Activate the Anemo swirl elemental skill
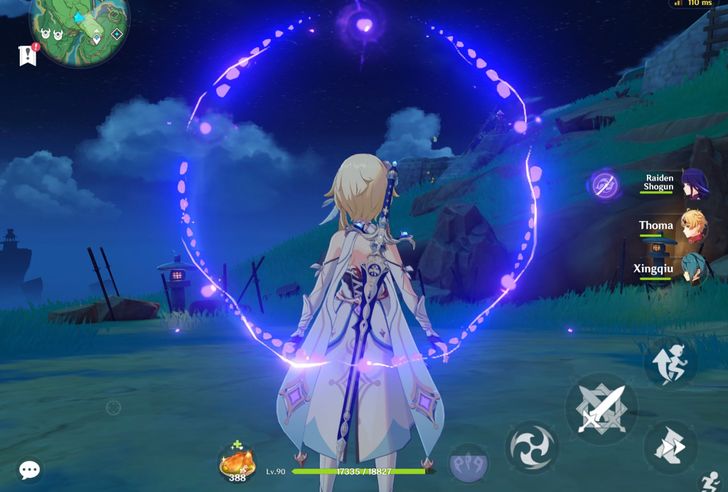Viewport: 728px width, 492px height. [x=532, y=447]
